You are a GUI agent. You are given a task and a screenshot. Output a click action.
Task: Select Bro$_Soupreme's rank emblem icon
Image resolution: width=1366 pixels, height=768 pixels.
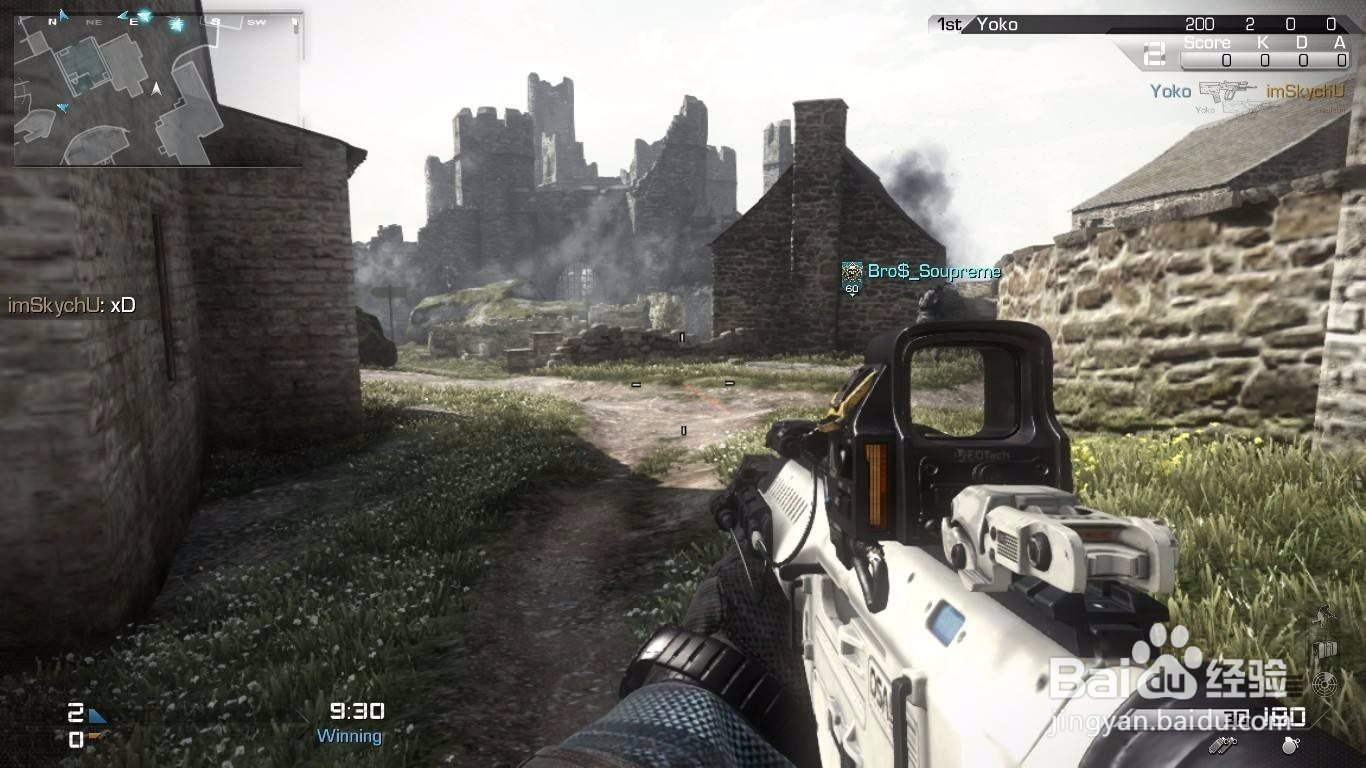852,271
